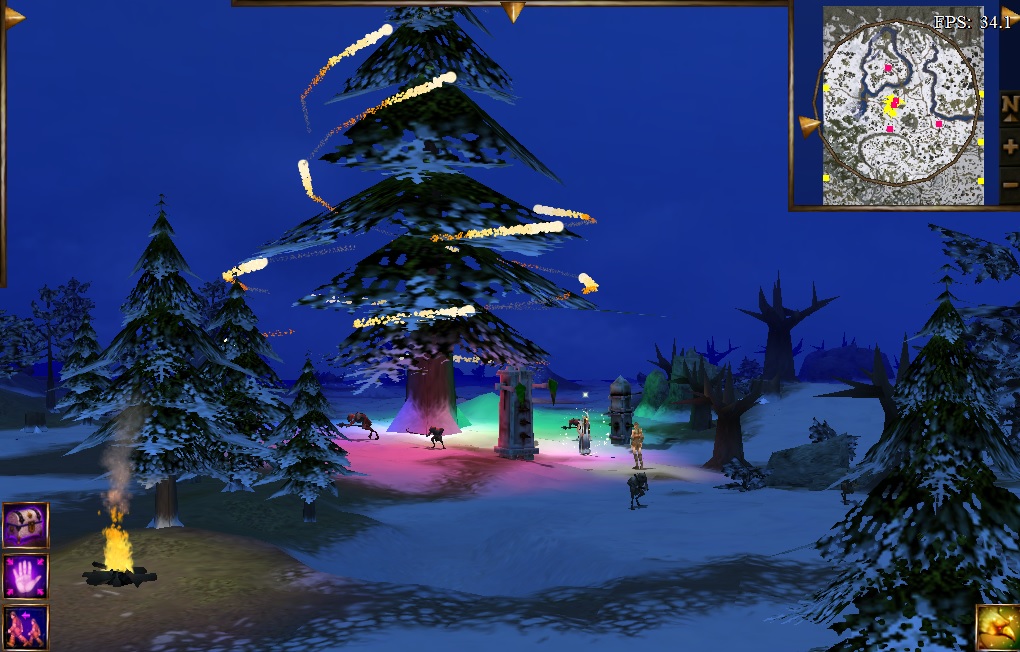This screenshot has height=652, width=1020.
Task: Open the treasure chest inventory icon
Action: pos(24,526)
